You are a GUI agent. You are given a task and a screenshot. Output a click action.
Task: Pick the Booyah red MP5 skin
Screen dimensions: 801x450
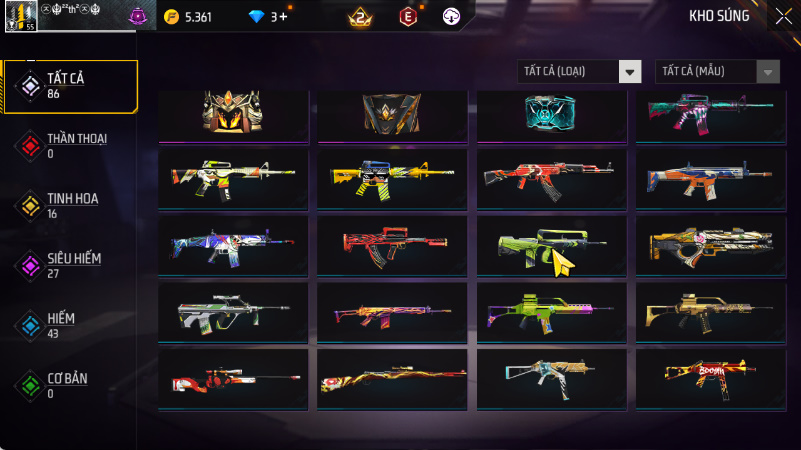711,378
